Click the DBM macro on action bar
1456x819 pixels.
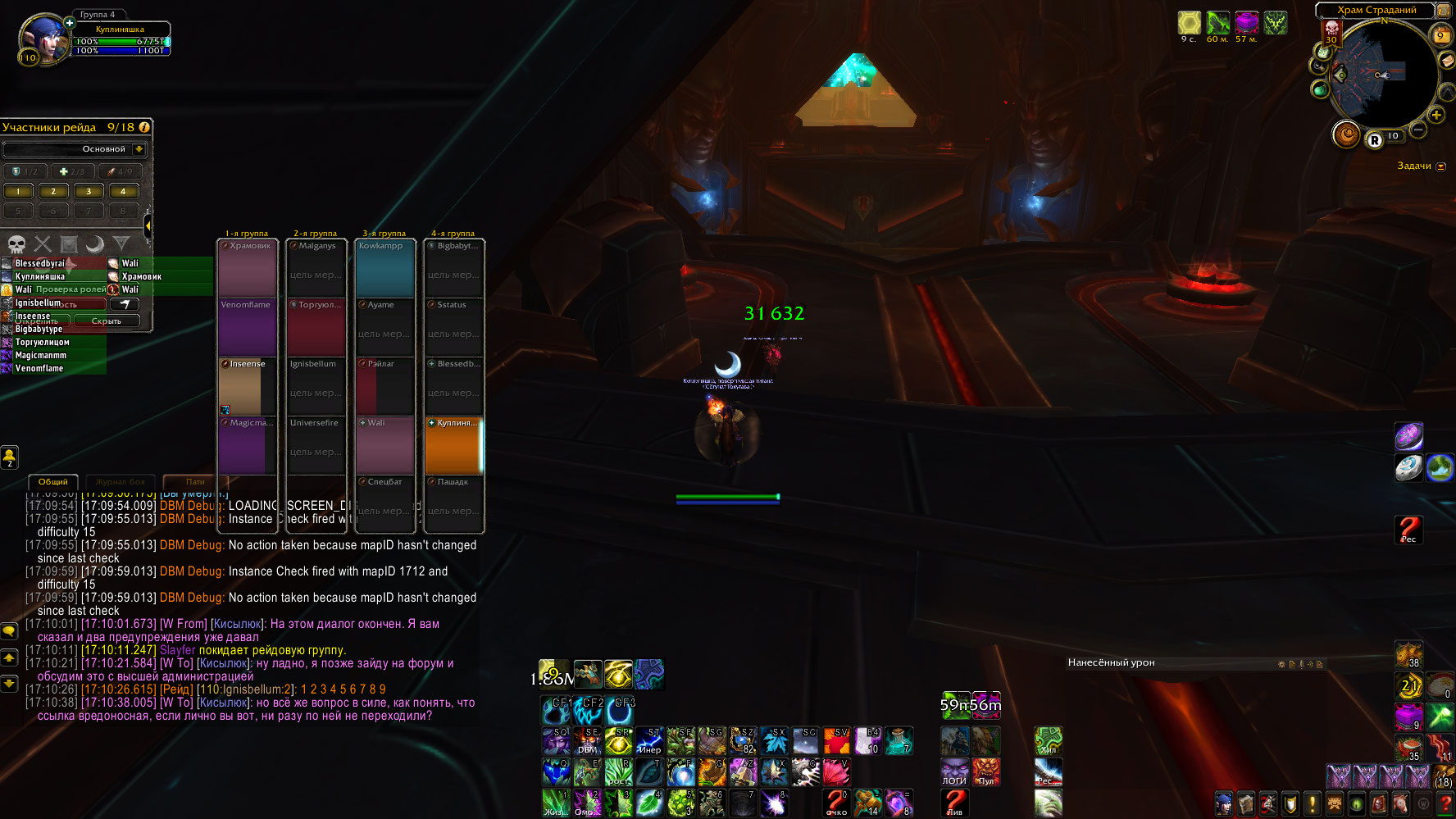coord(588,741)
